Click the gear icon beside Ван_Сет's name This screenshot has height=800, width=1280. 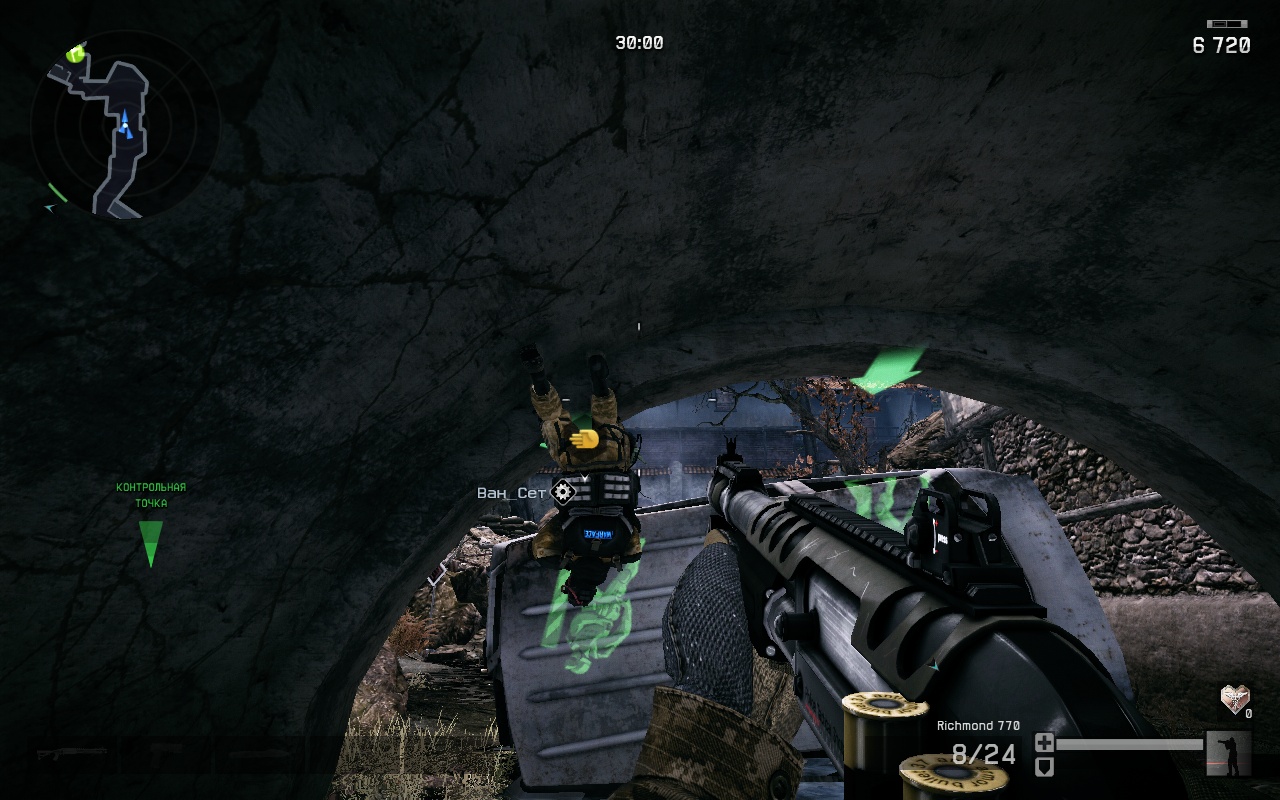click(563, 491)
